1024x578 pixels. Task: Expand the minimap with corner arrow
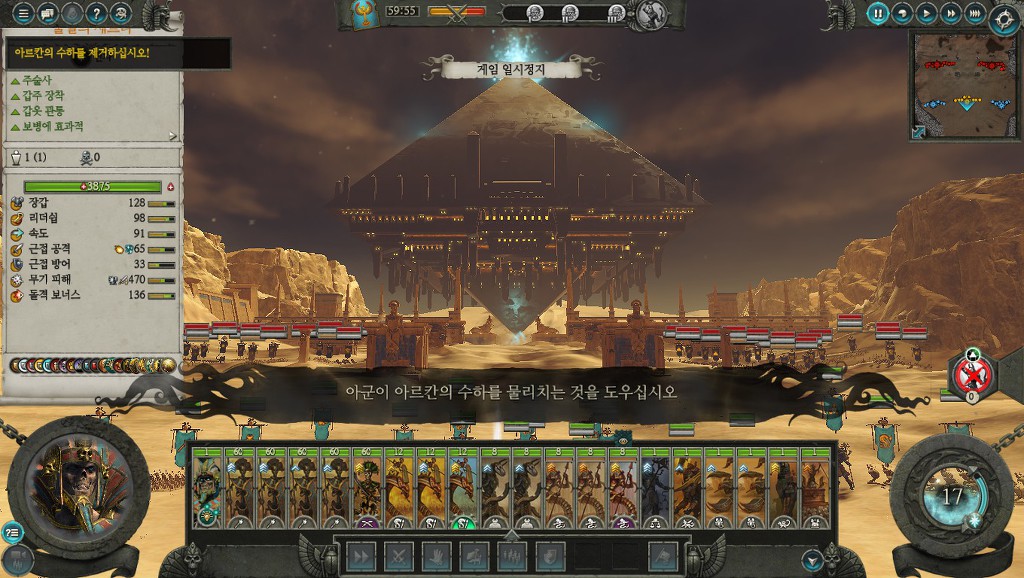point(919,131)
